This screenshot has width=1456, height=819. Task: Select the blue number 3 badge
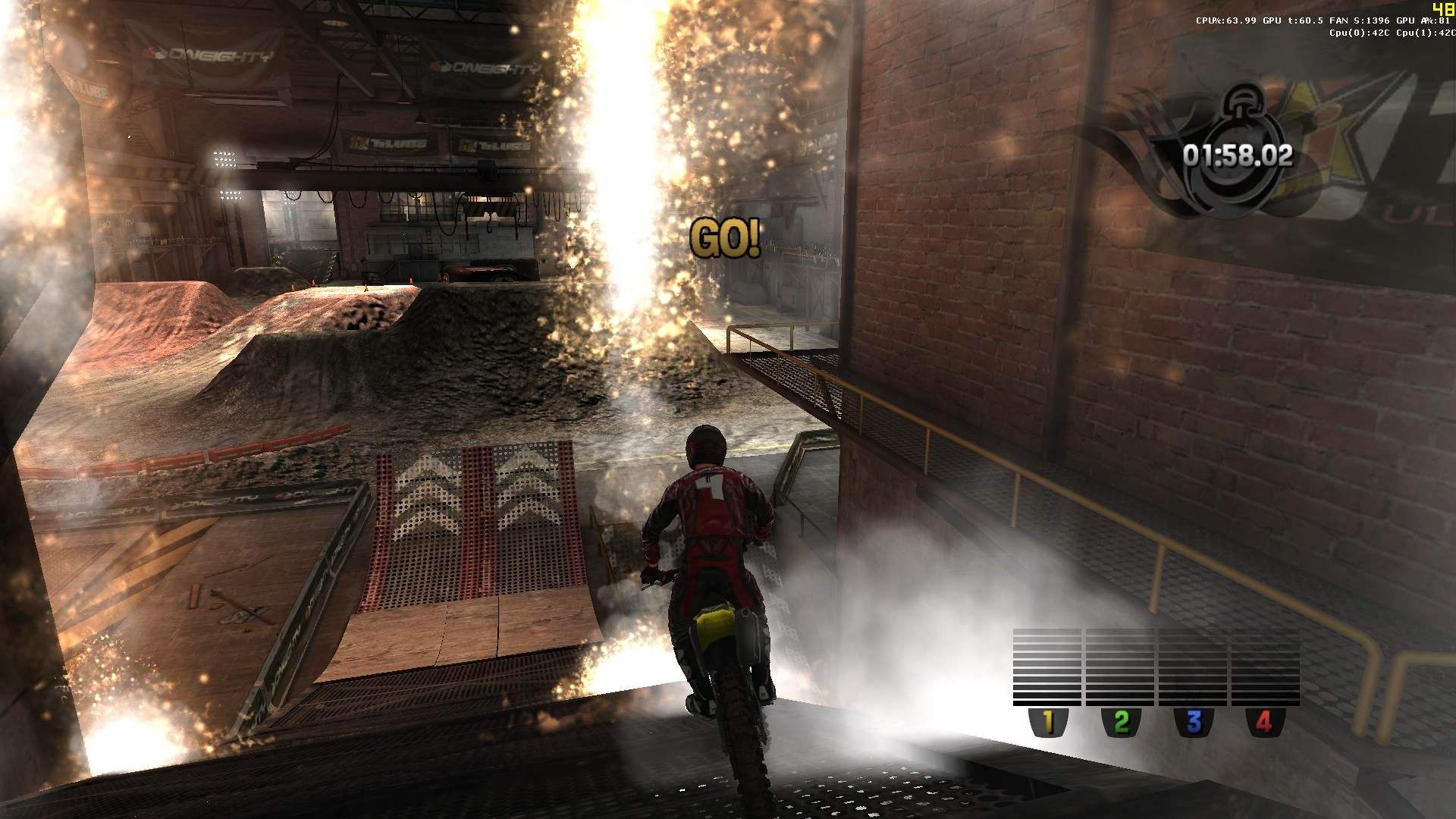point(1193,722)
